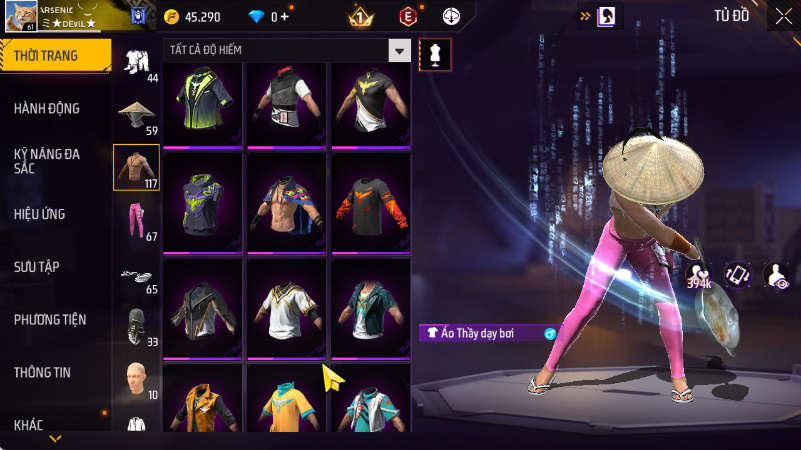
Task: Pick the mask category icon
Action: (x=137, y=325)
